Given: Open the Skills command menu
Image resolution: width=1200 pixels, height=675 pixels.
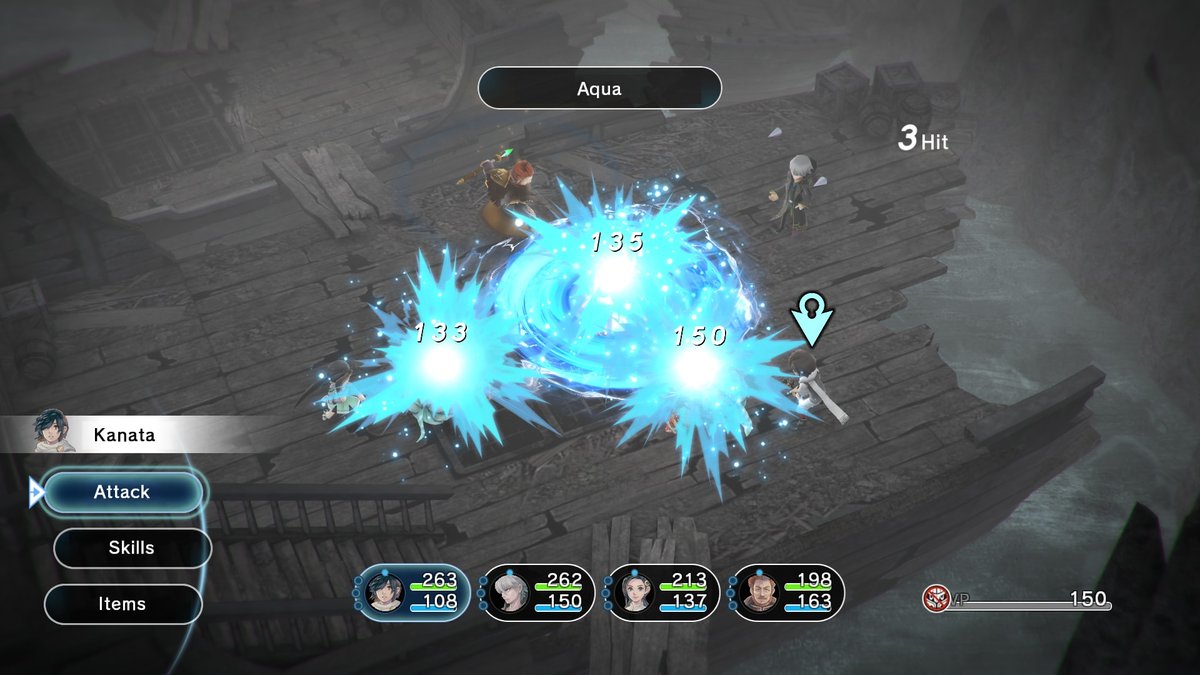Looking at the screenshot, I should (132, 548).
